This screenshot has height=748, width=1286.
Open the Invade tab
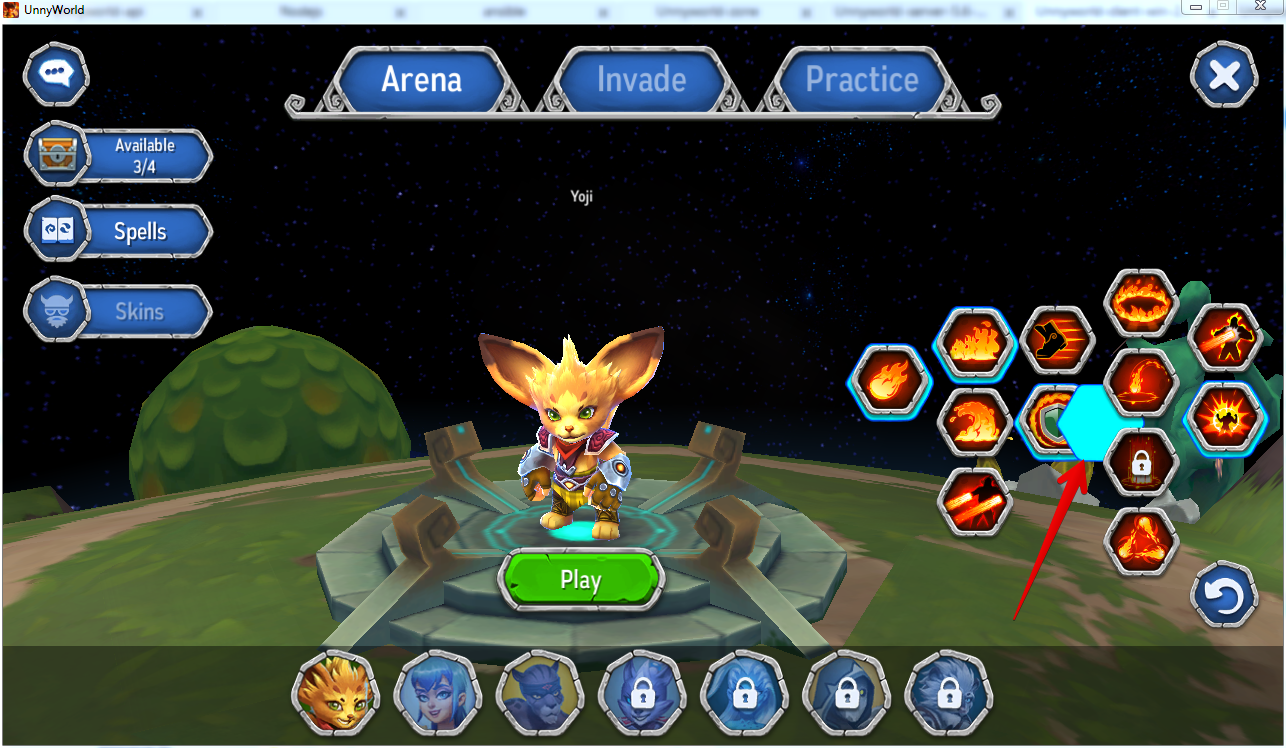pos(641,80)
